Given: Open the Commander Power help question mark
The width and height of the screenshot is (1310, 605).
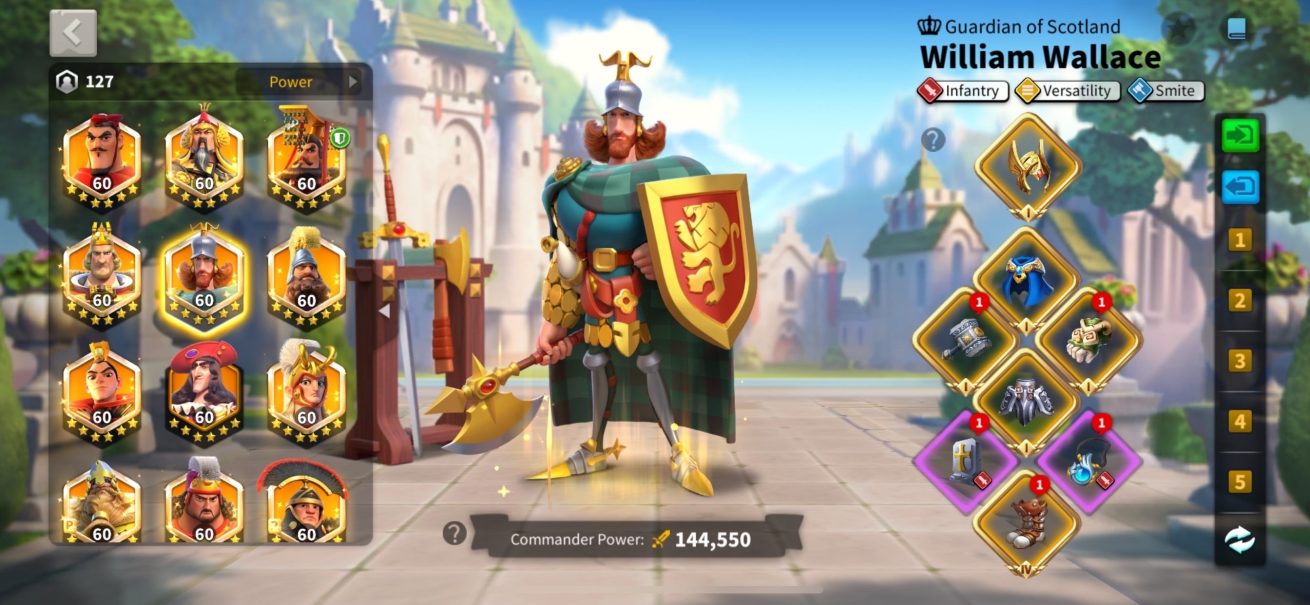Looking at the screenshot, I should pyautogui.click(x=455, y=534).
